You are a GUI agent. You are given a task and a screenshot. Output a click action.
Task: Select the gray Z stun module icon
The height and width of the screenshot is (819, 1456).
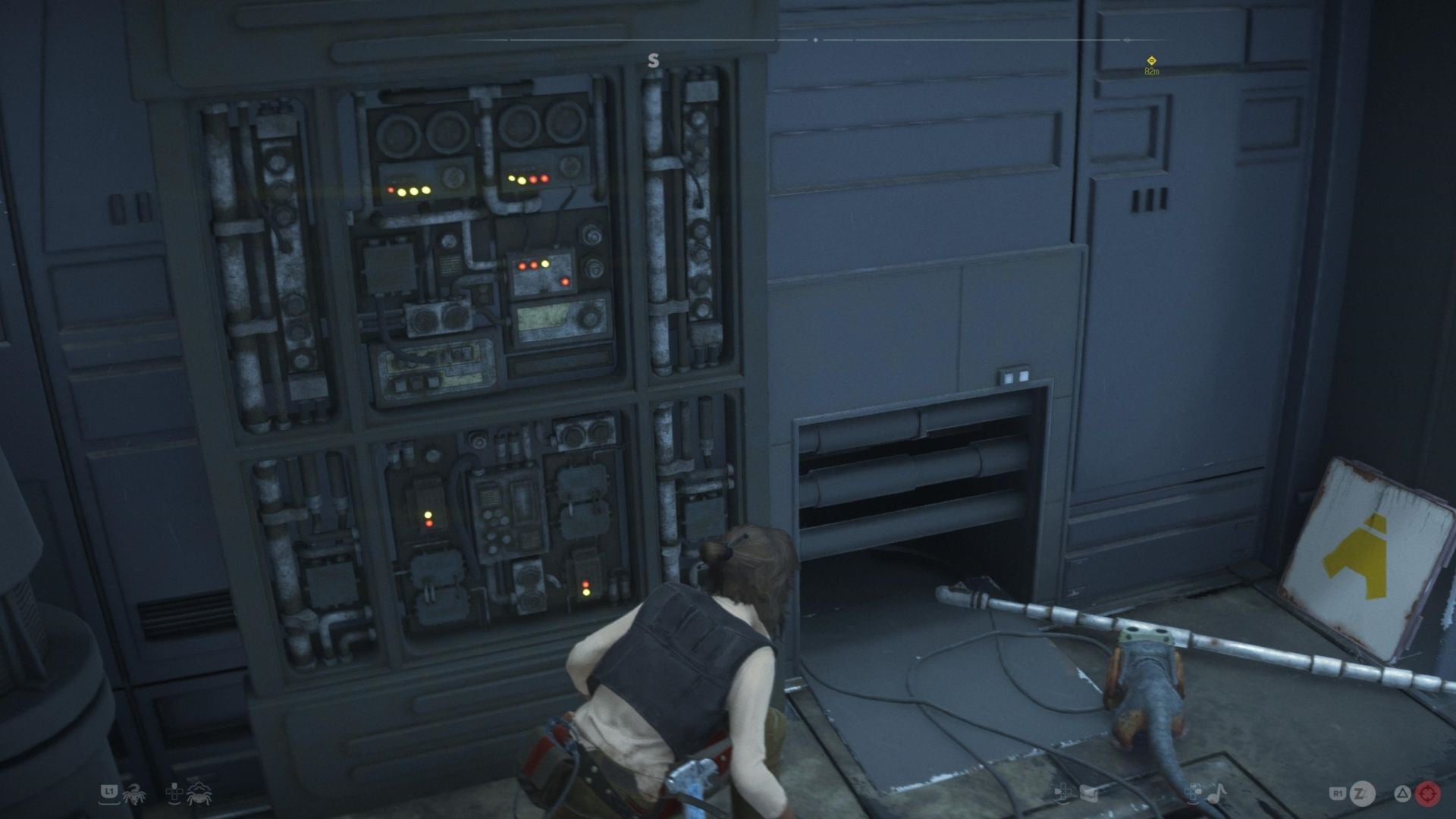pos(1361,793)
